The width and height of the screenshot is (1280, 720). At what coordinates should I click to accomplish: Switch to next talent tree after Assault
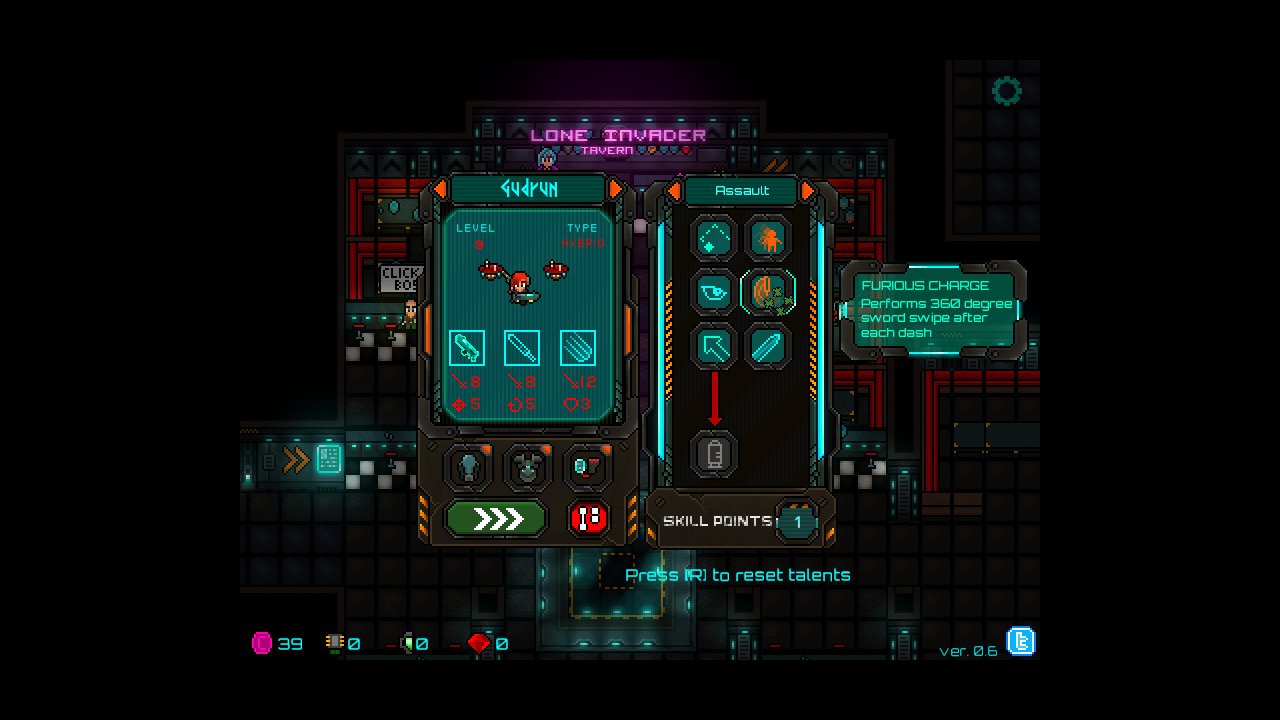808,190
